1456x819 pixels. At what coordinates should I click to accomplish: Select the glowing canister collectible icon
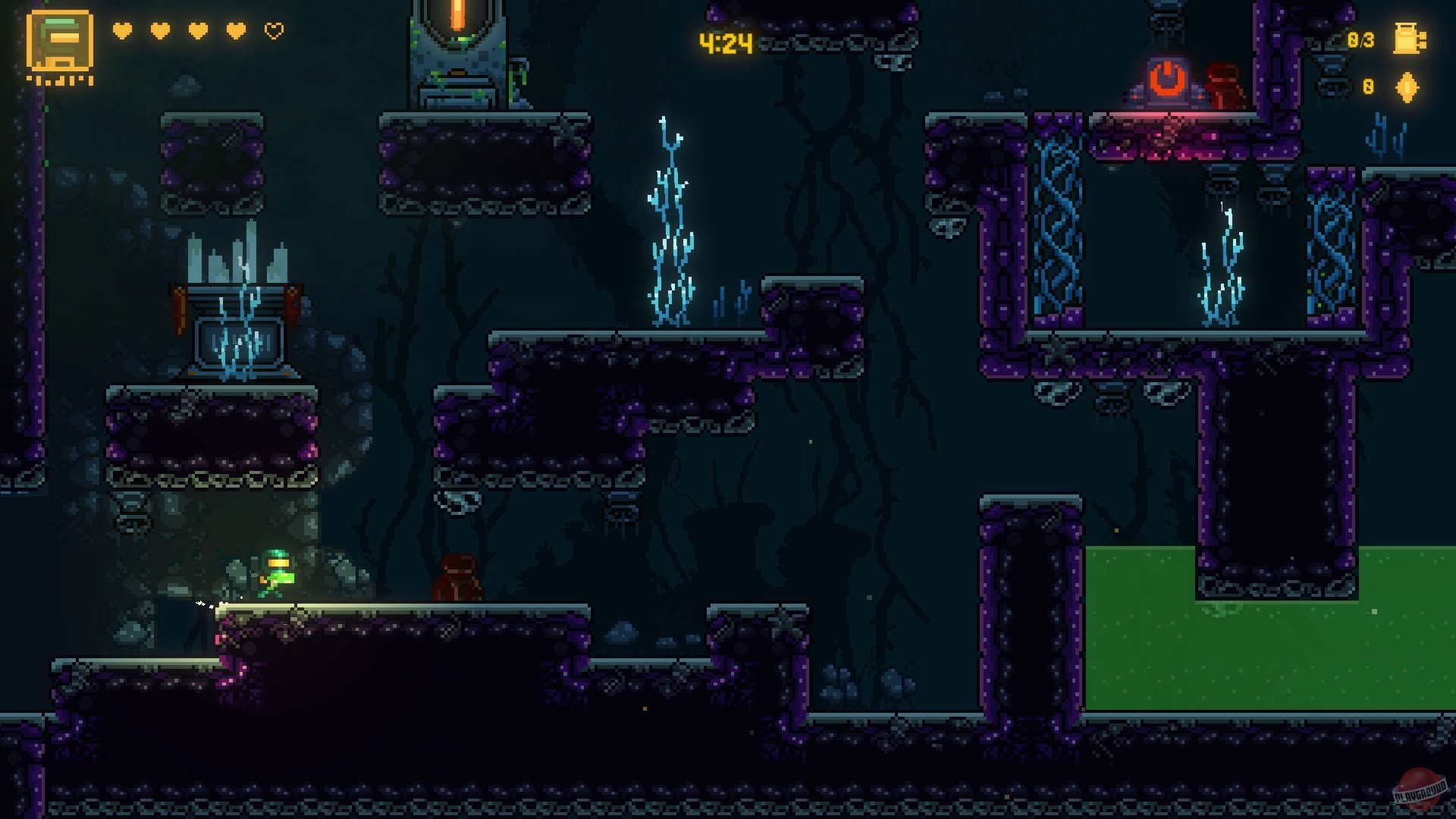coord(1408,40)
